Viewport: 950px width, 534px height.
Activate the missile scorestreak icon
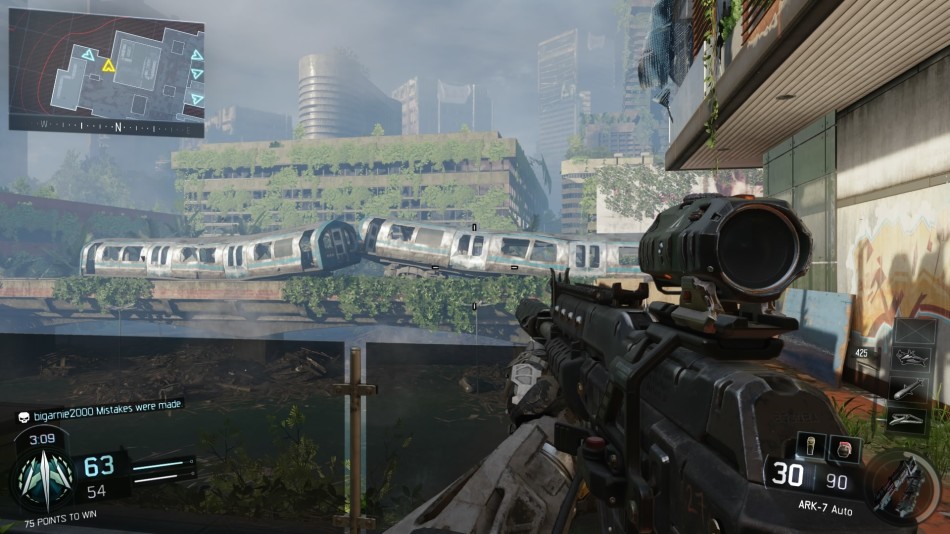914,388
